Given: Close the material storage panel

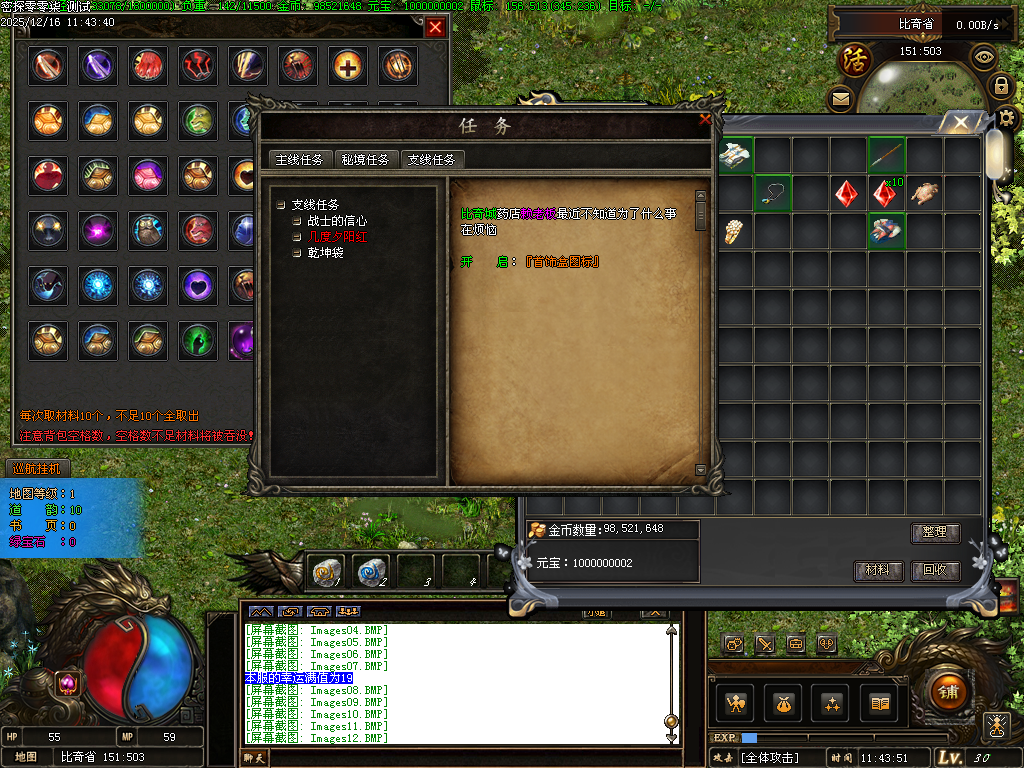Looking at the screenshot, I should (435, 28).
